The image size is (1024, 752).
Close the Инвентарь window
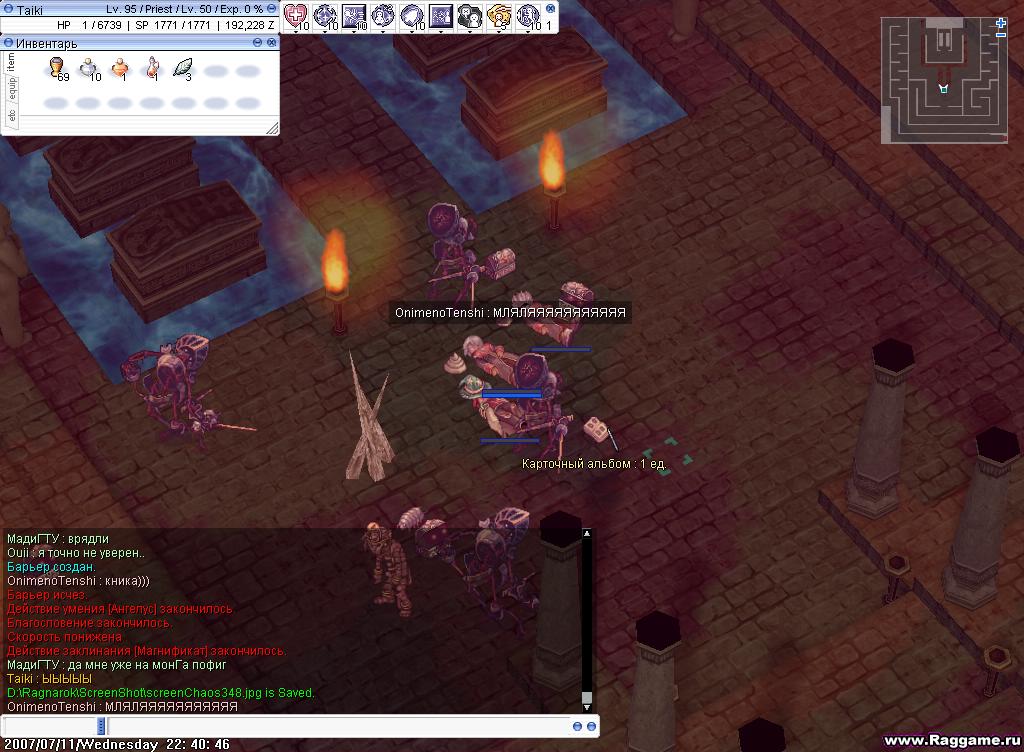(x=272, y=43)
